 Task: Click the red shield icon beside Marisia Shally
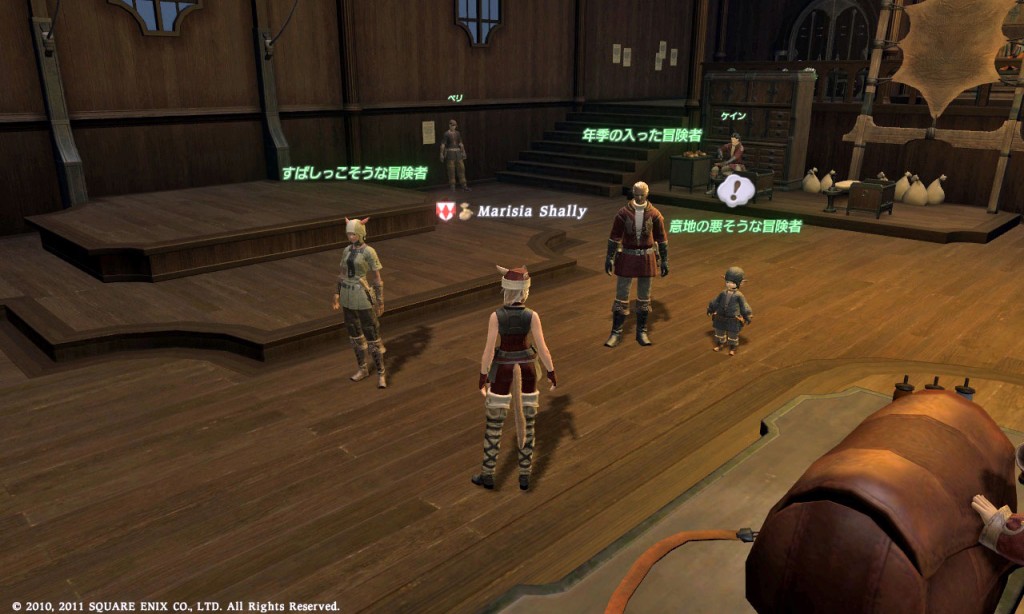coord(446,211)
